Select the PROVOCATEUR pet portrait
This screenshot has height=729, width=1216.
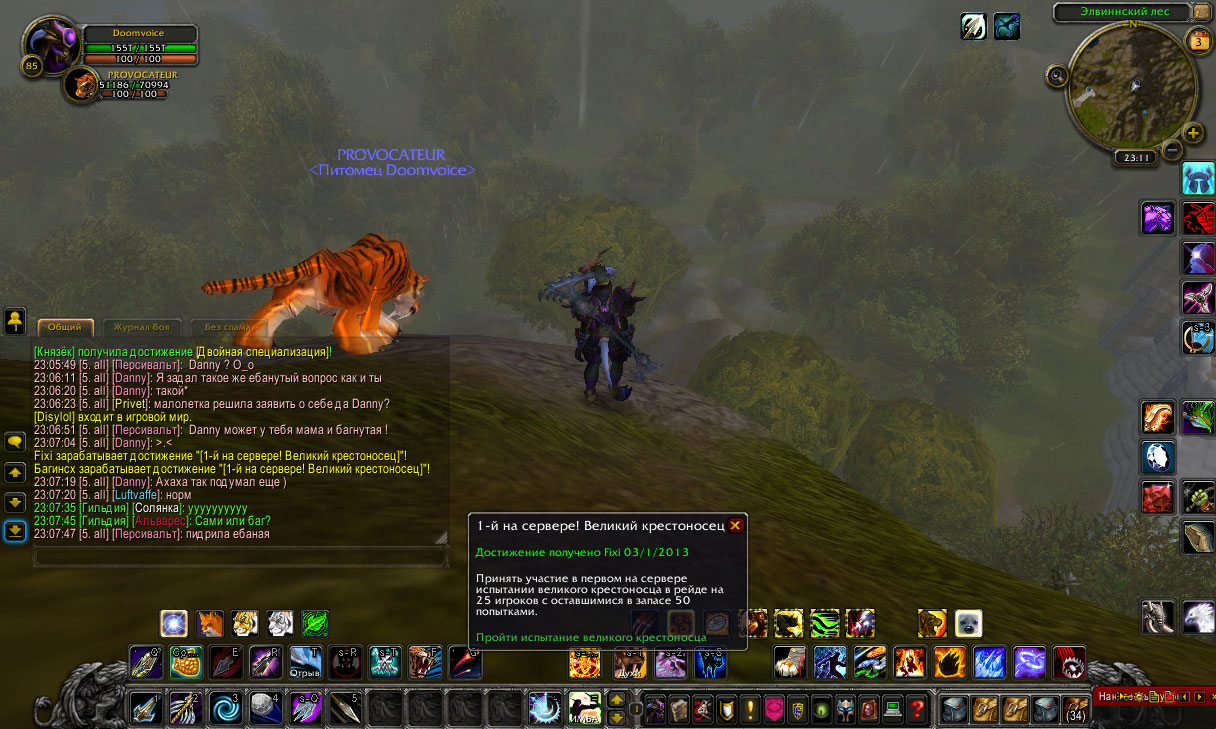point(80,85)
